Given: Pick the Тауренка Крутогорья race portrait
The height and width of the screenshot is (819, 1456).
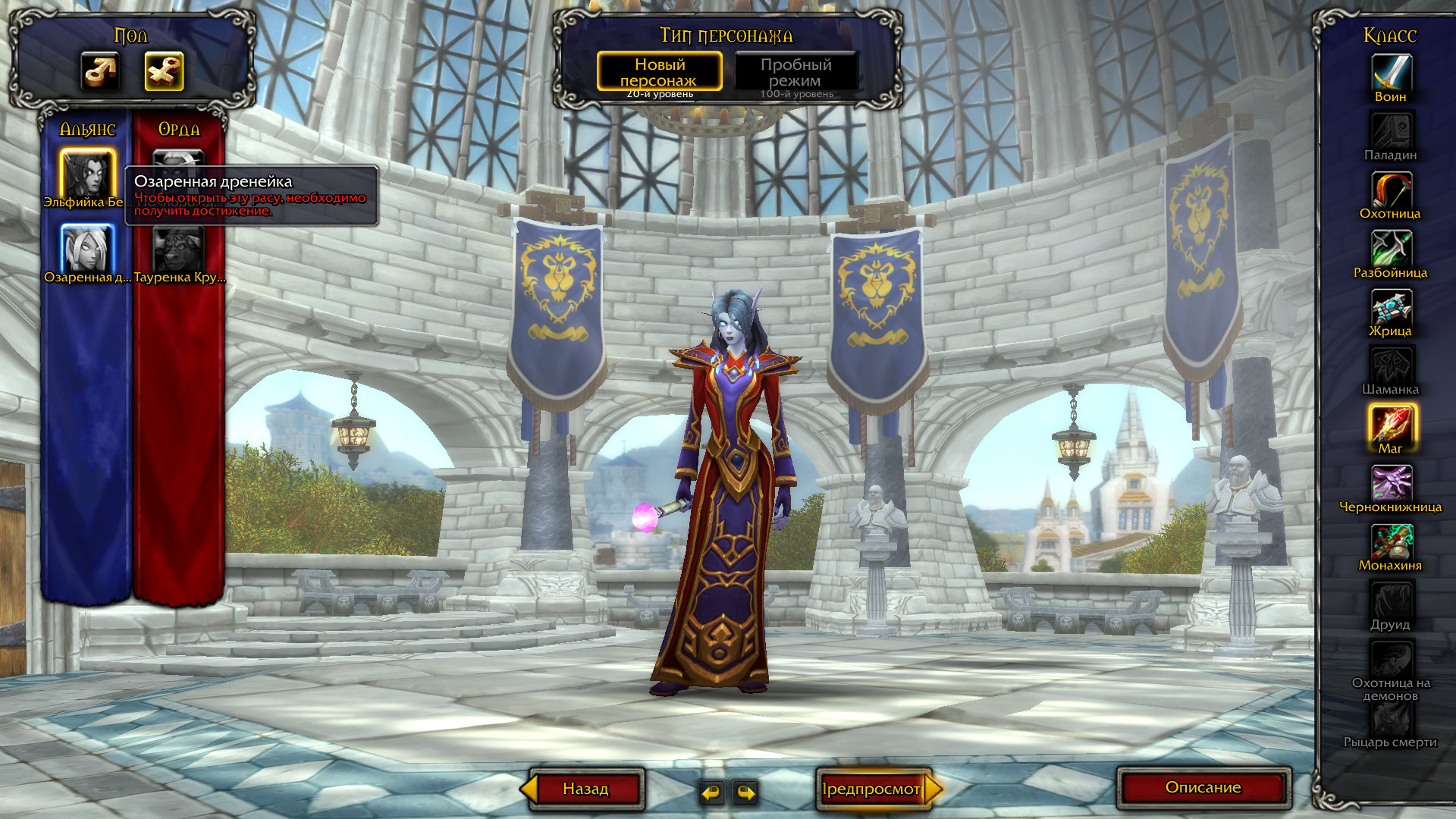Looking at the screenshot, I should [x=179, y=248].
